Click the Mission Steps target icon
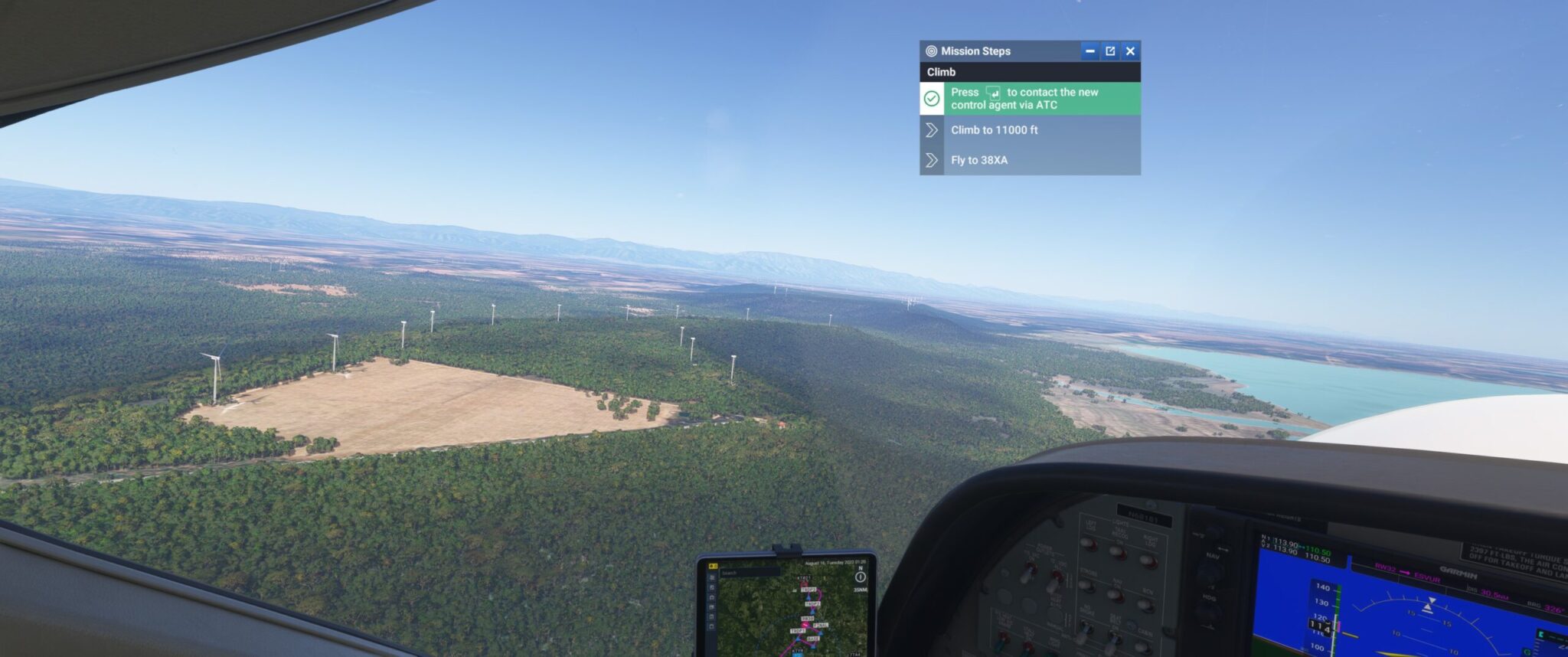Viewport: 1568px width, 657px height. pos(933,51)
